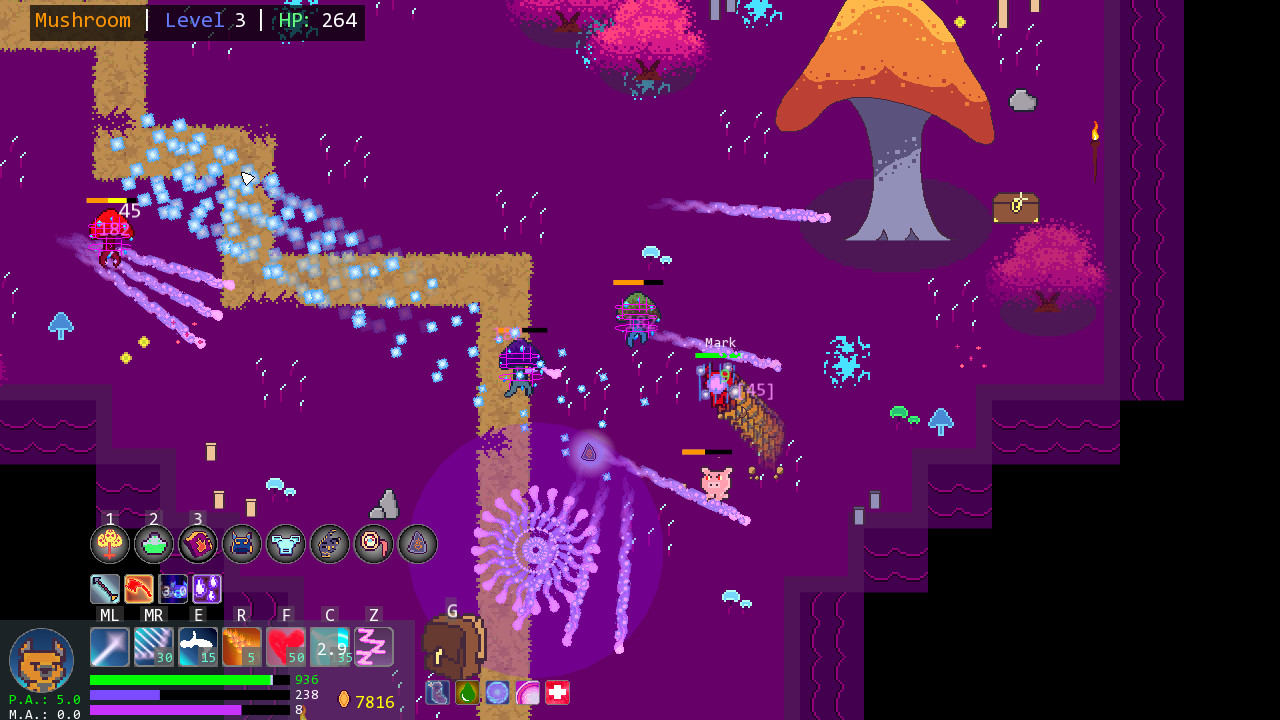Click the red cross first-aid icon
1280x720 pixels.
(x=557, y=692)
